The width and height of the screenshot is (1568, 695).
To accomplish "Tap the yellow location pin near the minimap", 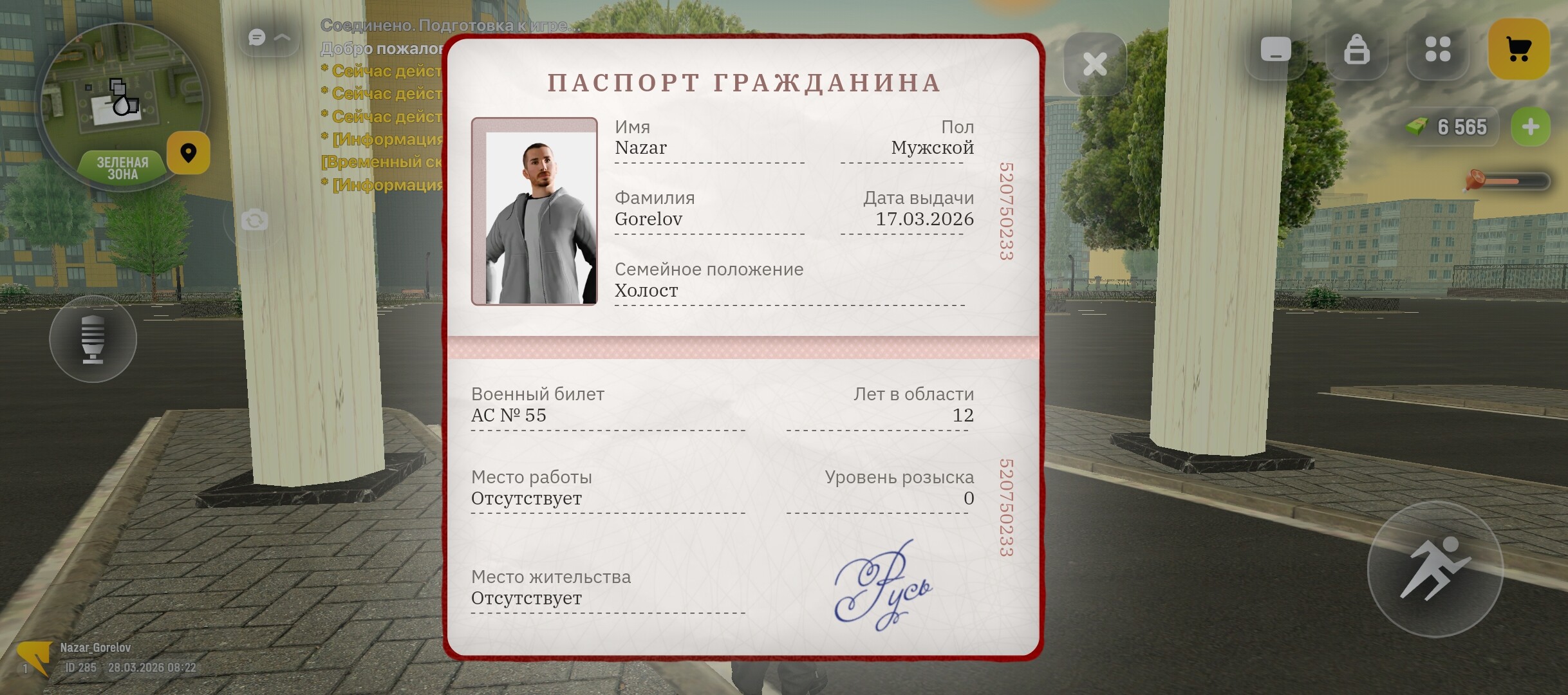I will tap(189, 153).
